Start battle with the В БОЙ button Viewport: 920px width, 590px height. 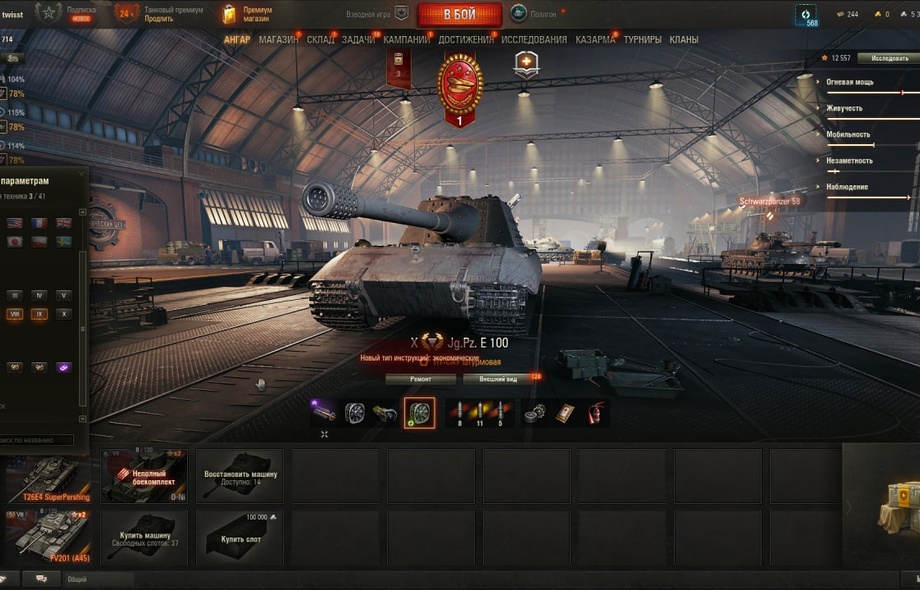[x=459, y=14]
